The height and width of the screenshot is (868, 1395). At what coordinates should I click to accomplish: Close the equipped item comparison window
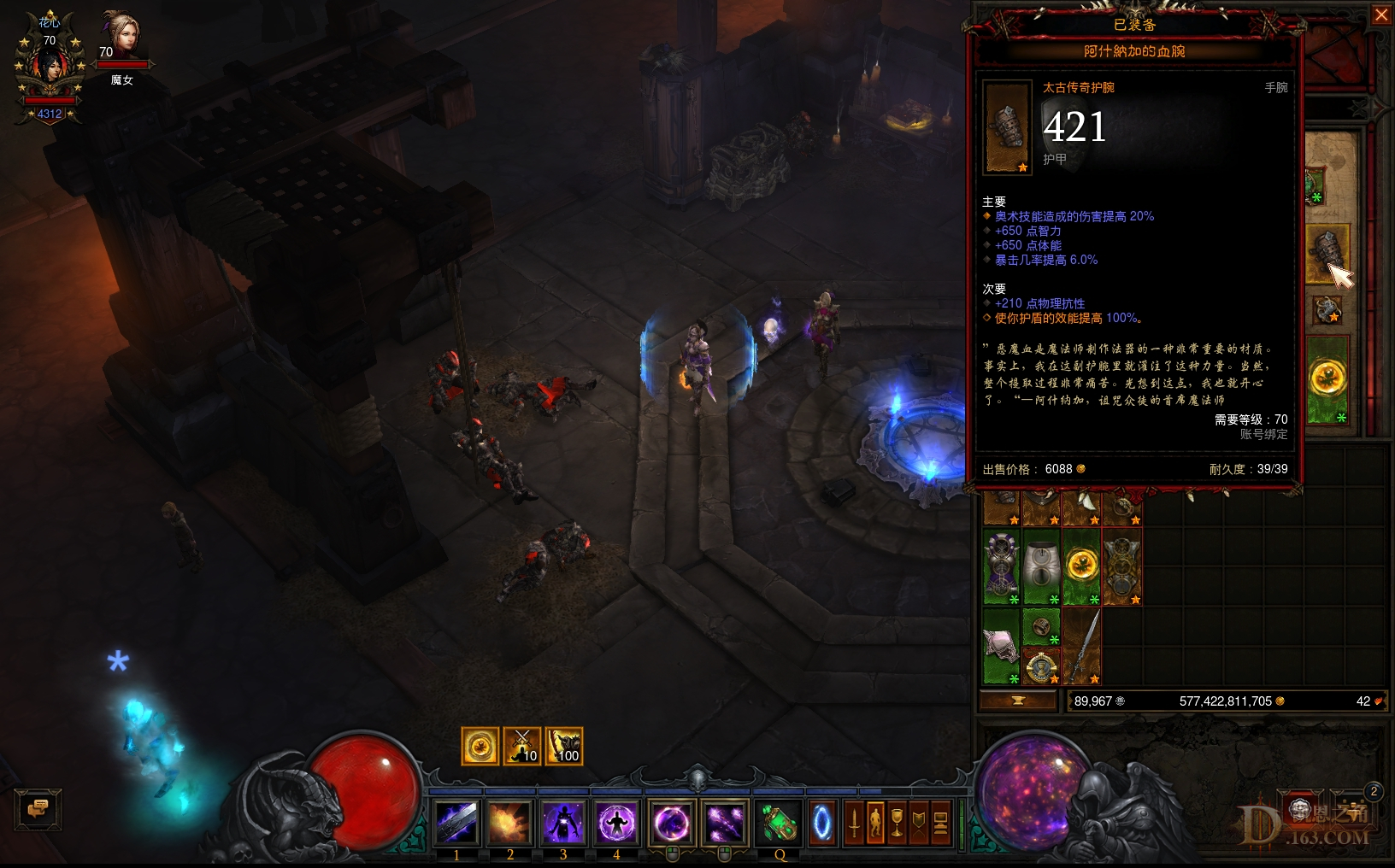(1383, 15)
